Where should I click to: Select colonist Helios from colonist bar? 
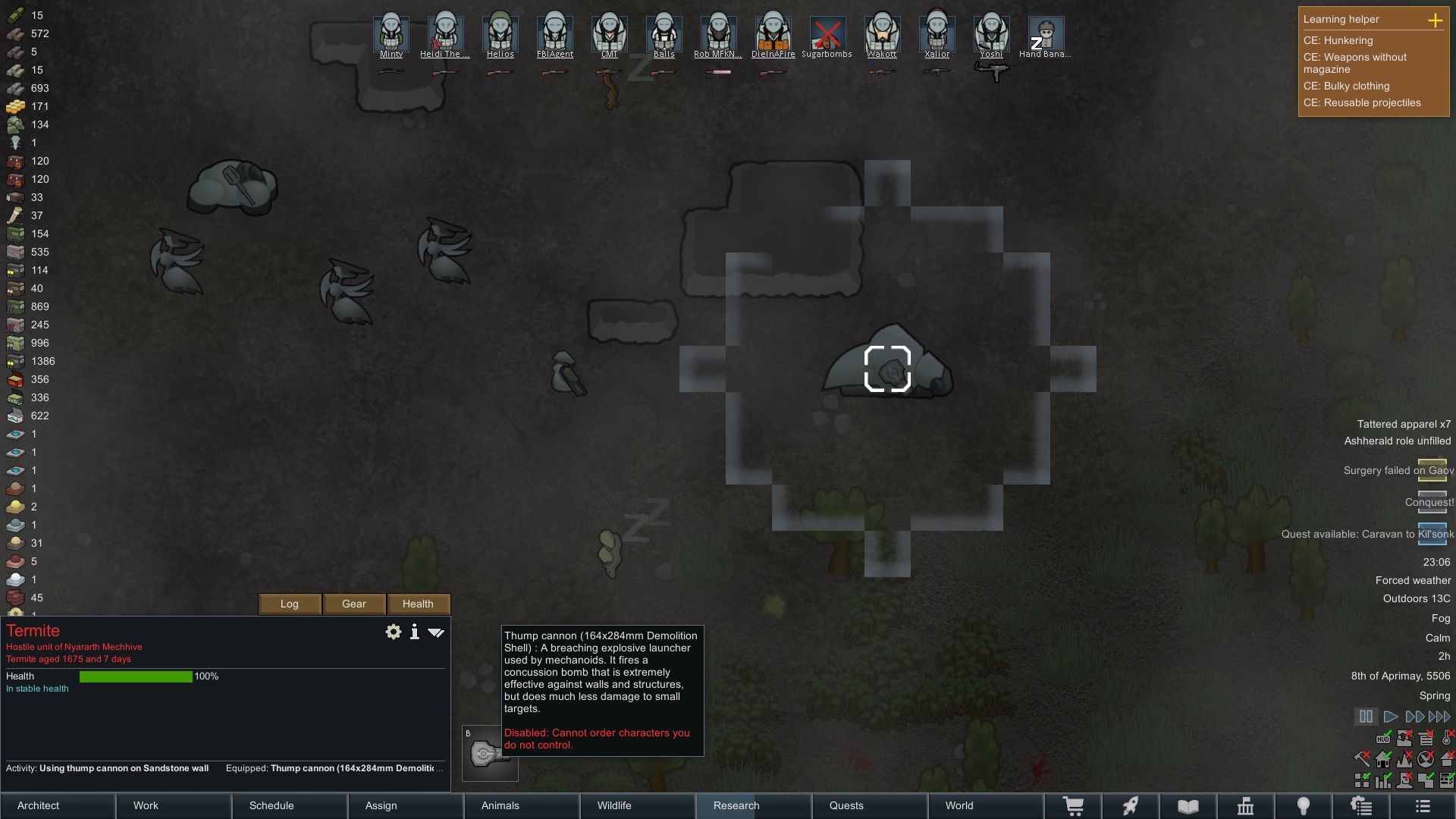coord(500,34)
